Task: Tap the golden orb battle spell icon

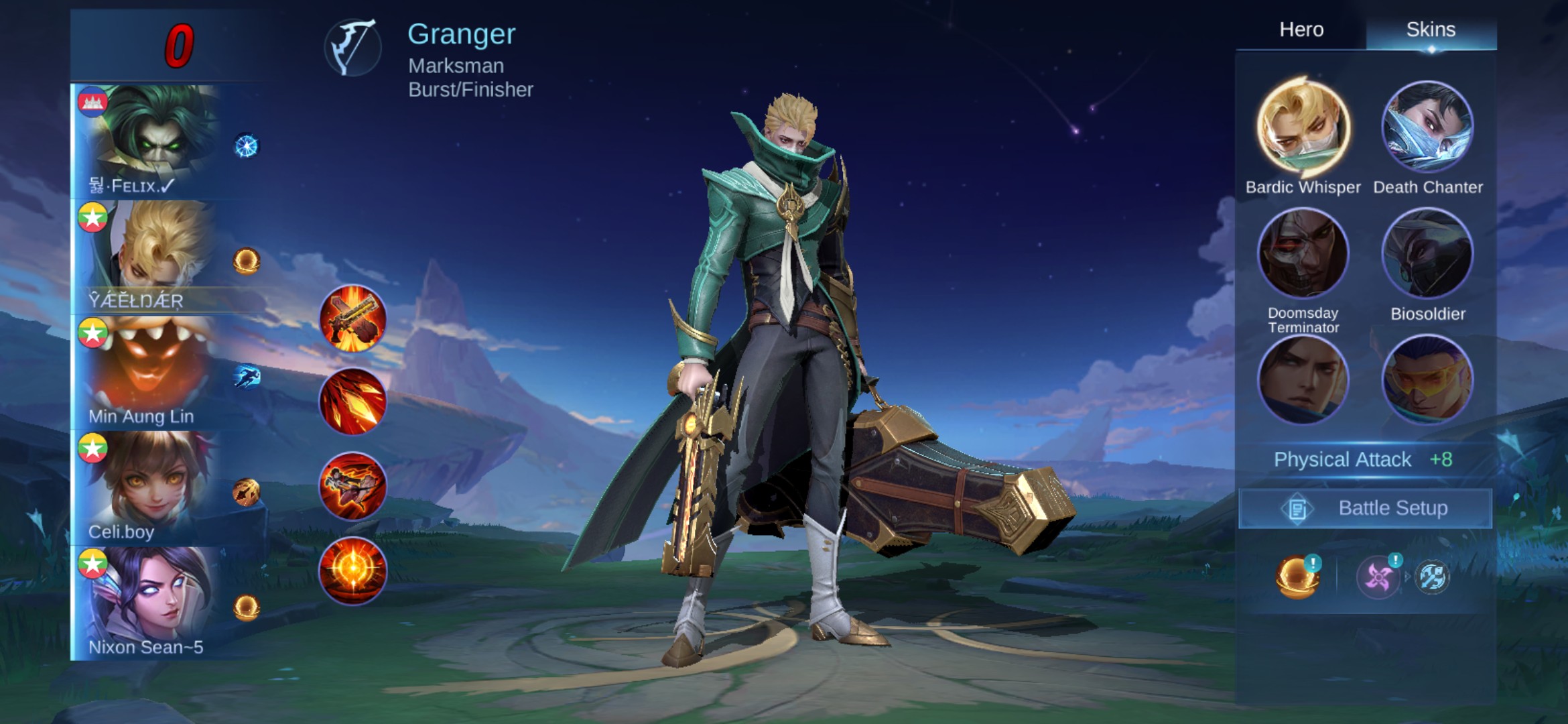Action: coord(1297,577)
